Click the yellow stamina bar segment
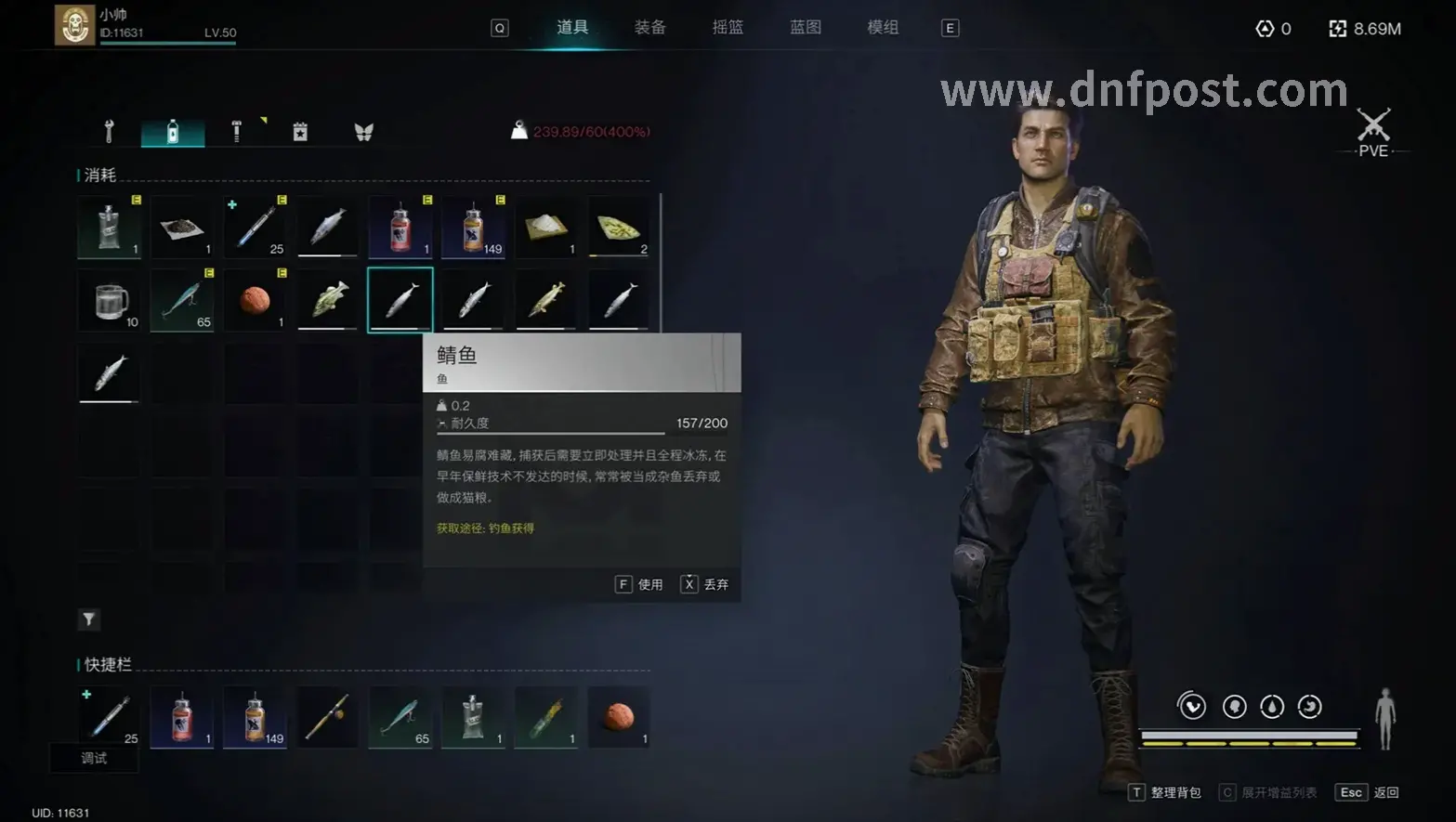Image resolution: width=1456 pixels, height=822 pixels. click(1250, 744)
